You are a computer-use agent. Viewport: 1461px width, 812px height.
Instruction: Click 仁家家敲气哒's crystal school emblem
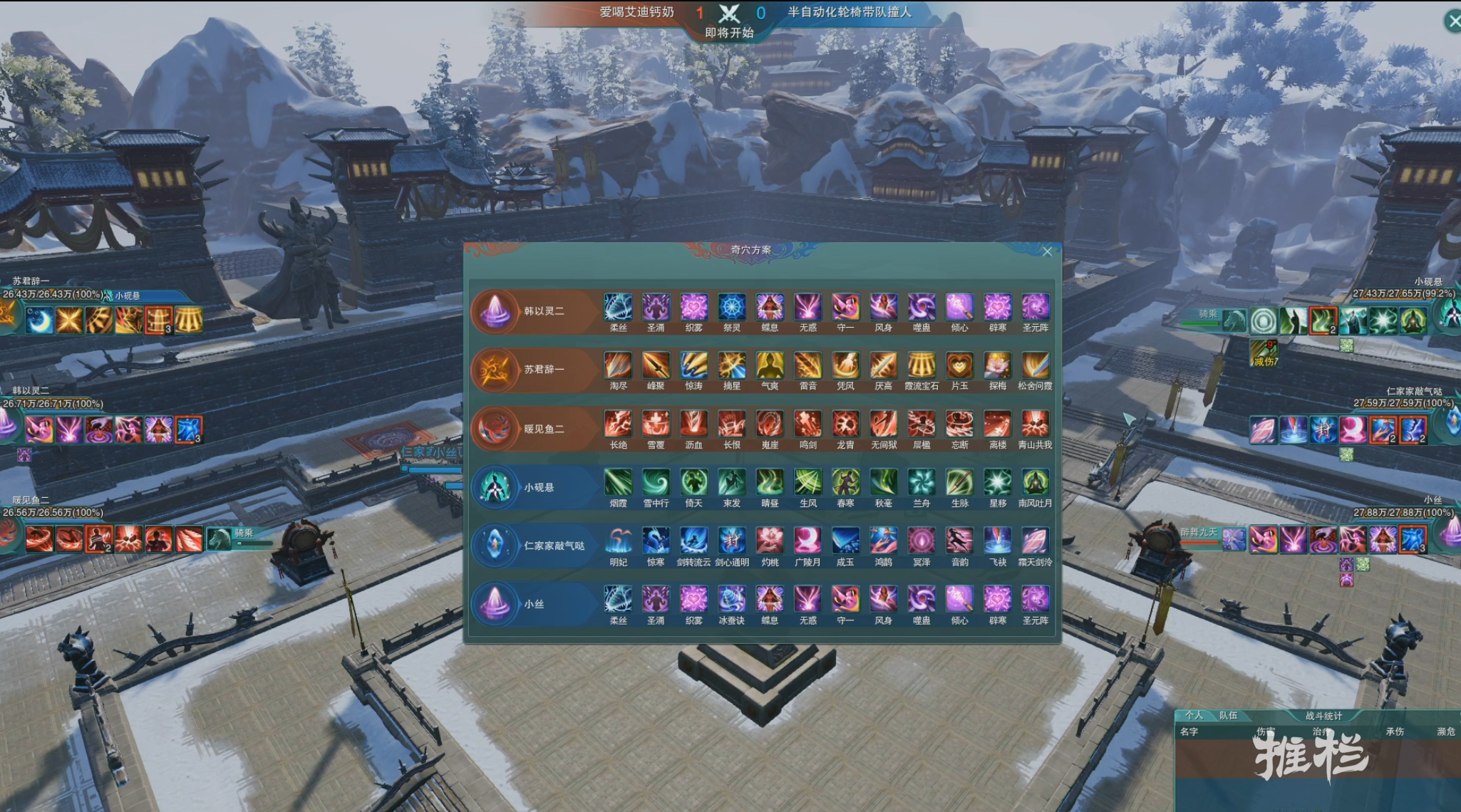coord(495,546)
